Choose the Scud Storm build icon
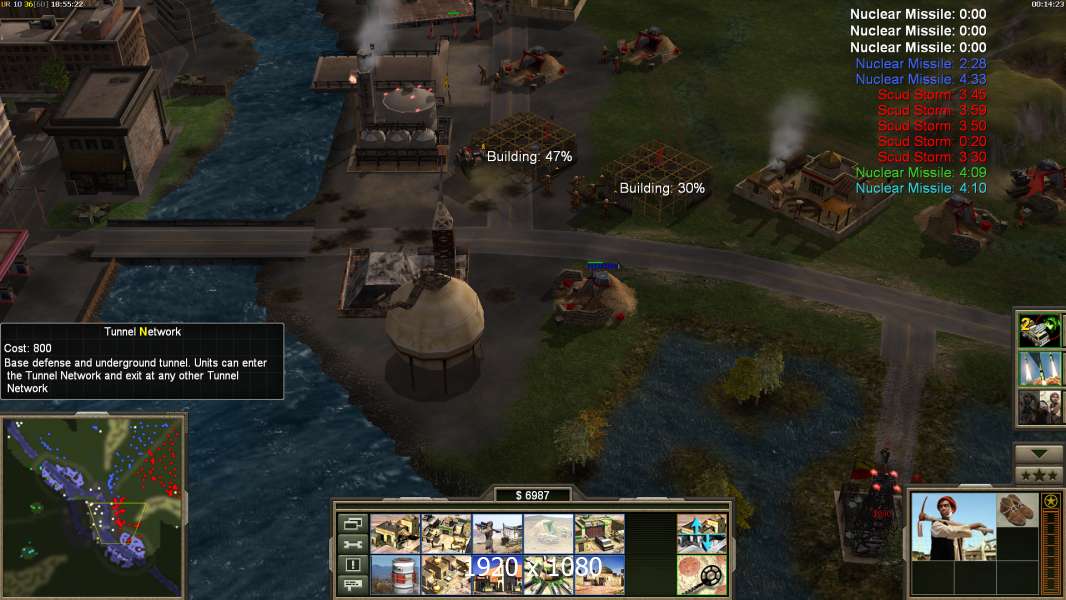The image size is (1066, 600). coord(548,575)
